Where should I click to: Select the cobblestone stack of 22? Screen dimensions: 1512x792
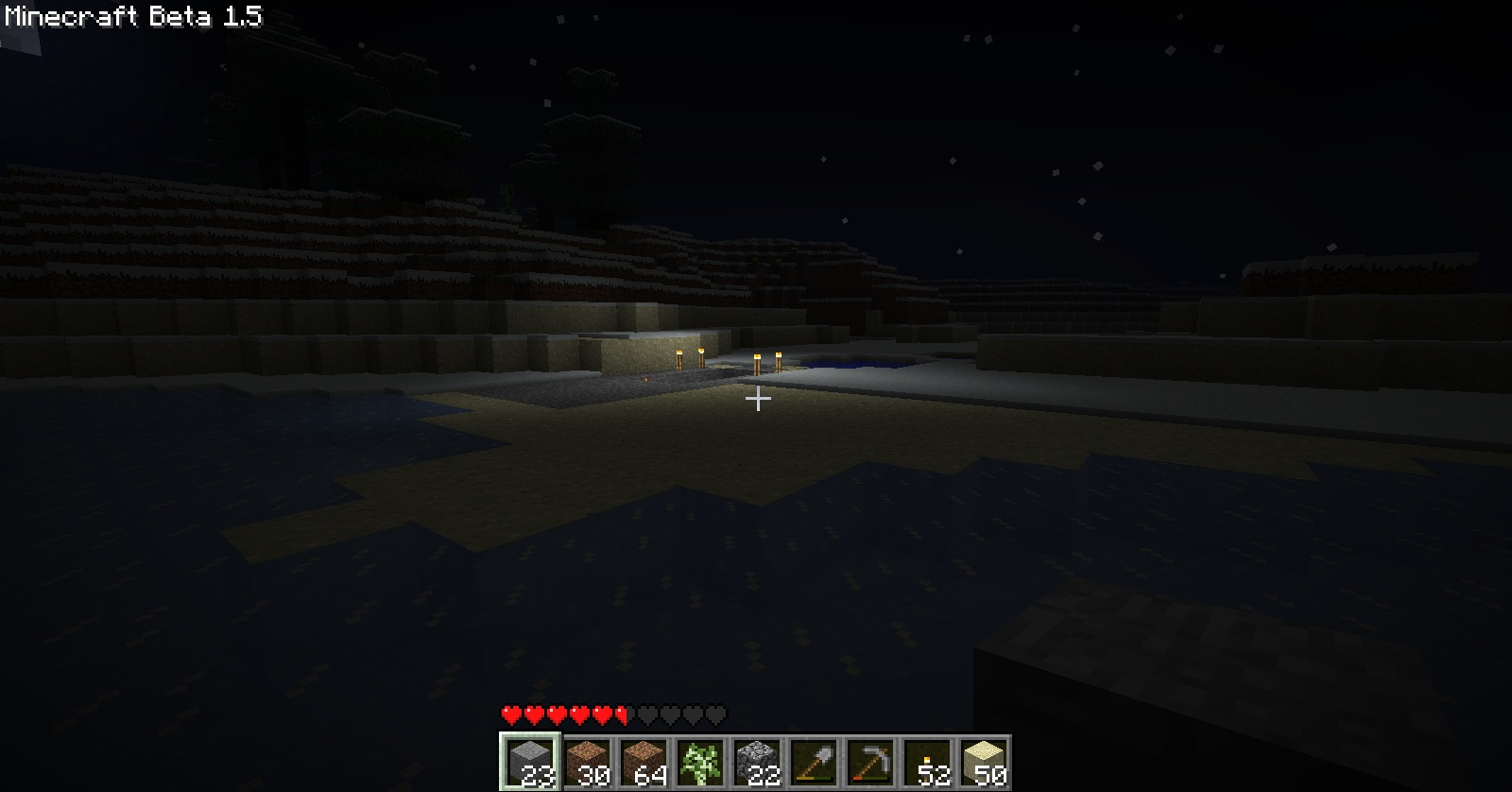tap(757, 762)
